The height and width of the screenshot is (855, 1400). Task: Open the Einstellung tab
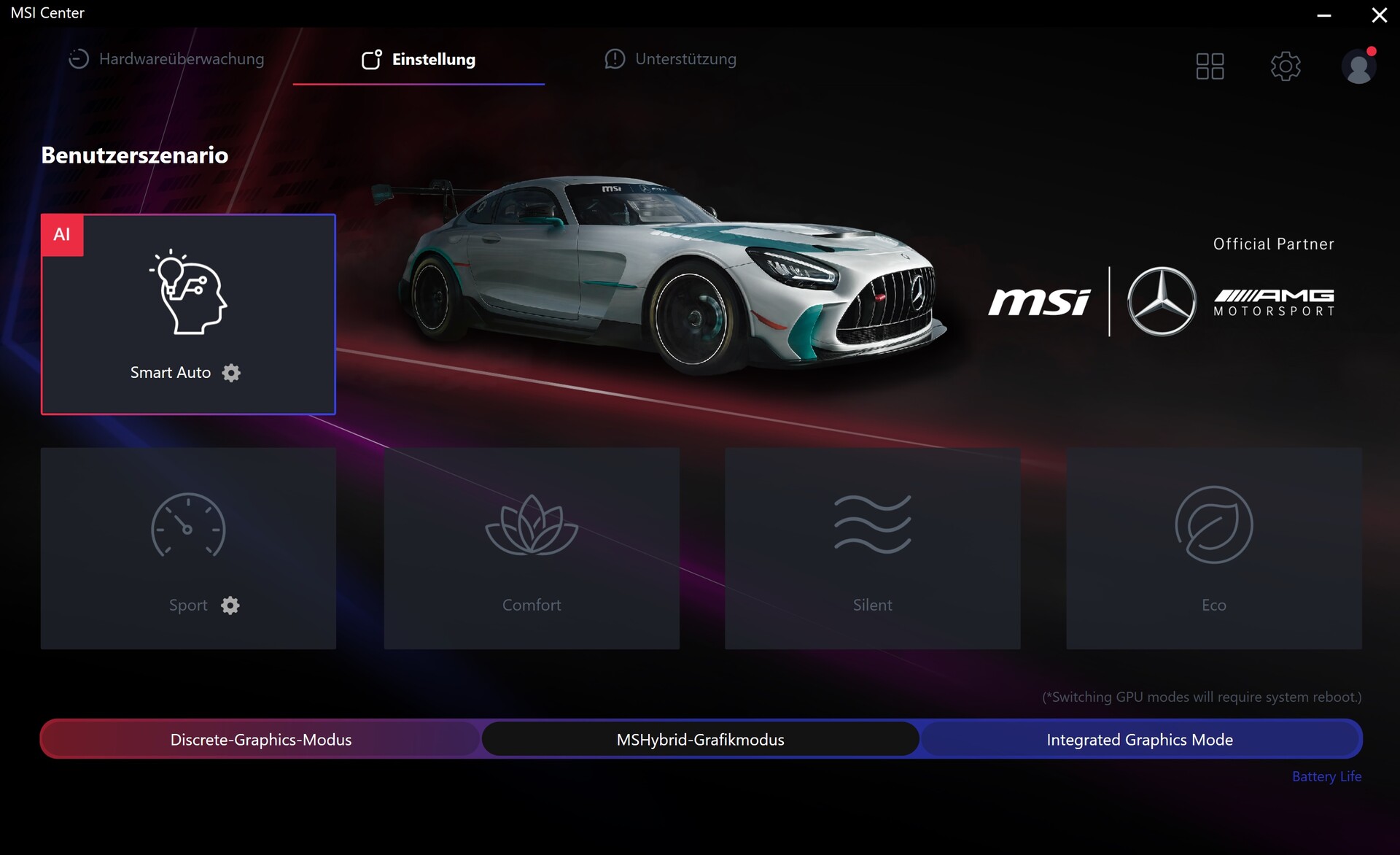point(419,59)
